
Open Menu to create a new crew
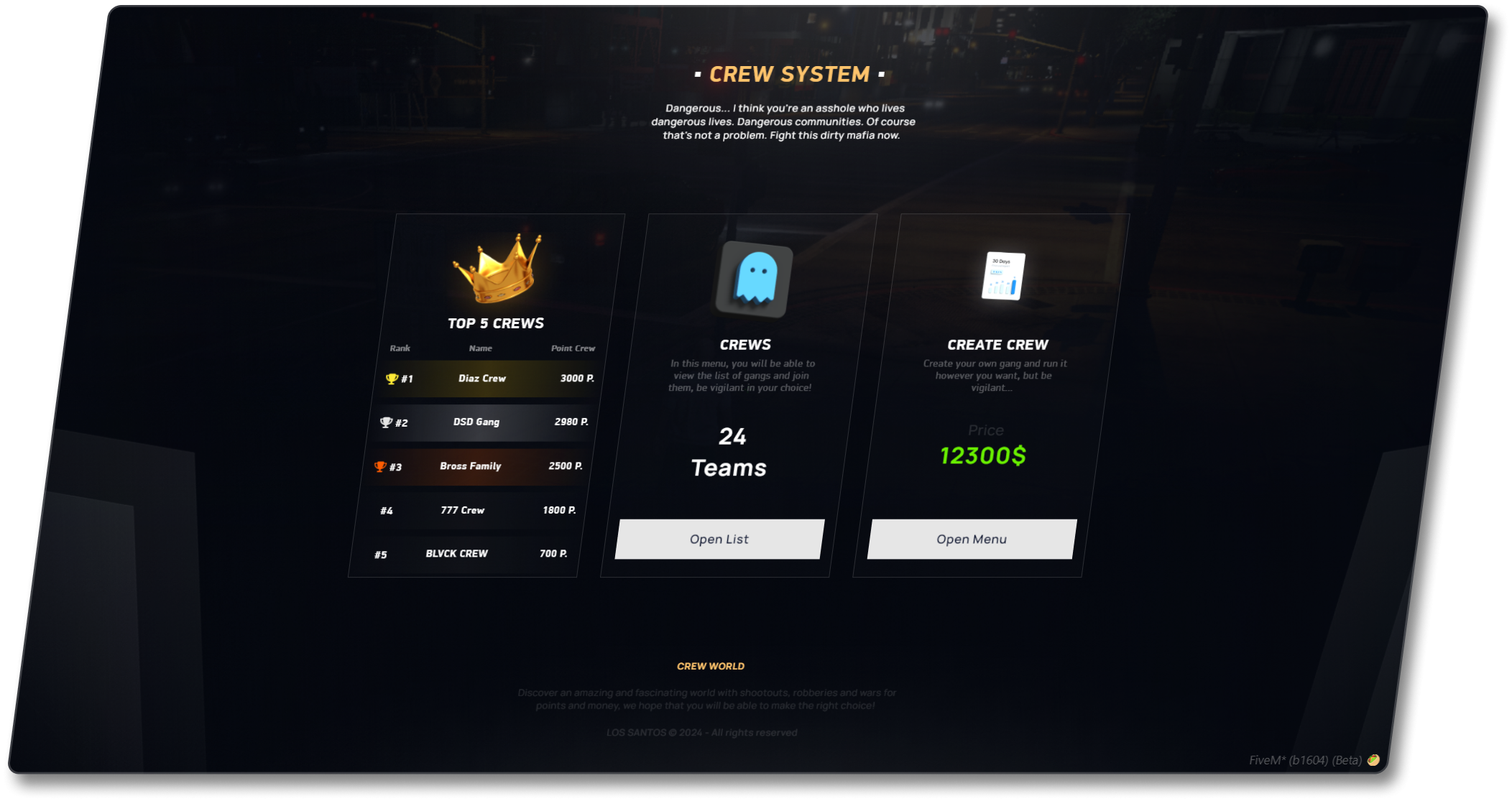(972, 539)
